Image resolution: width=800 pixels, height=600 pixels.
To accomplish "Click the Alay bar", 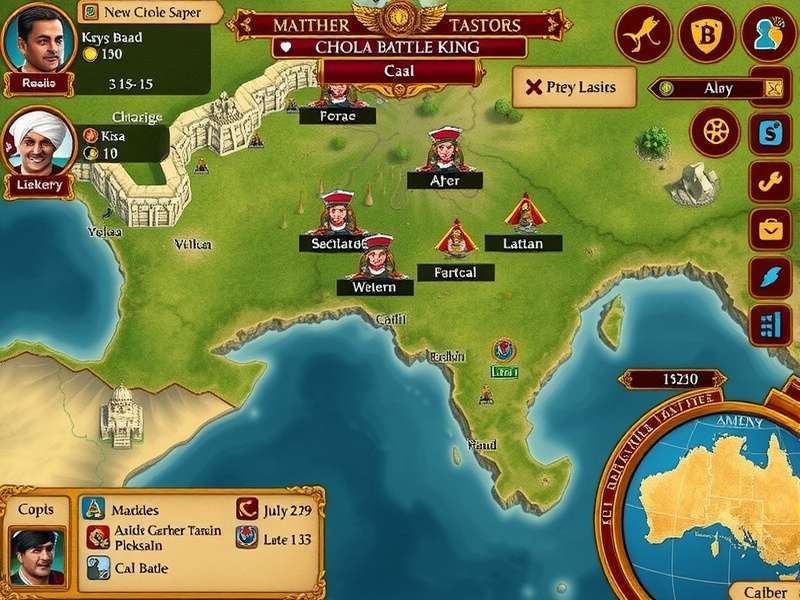I will coord(715,88).
